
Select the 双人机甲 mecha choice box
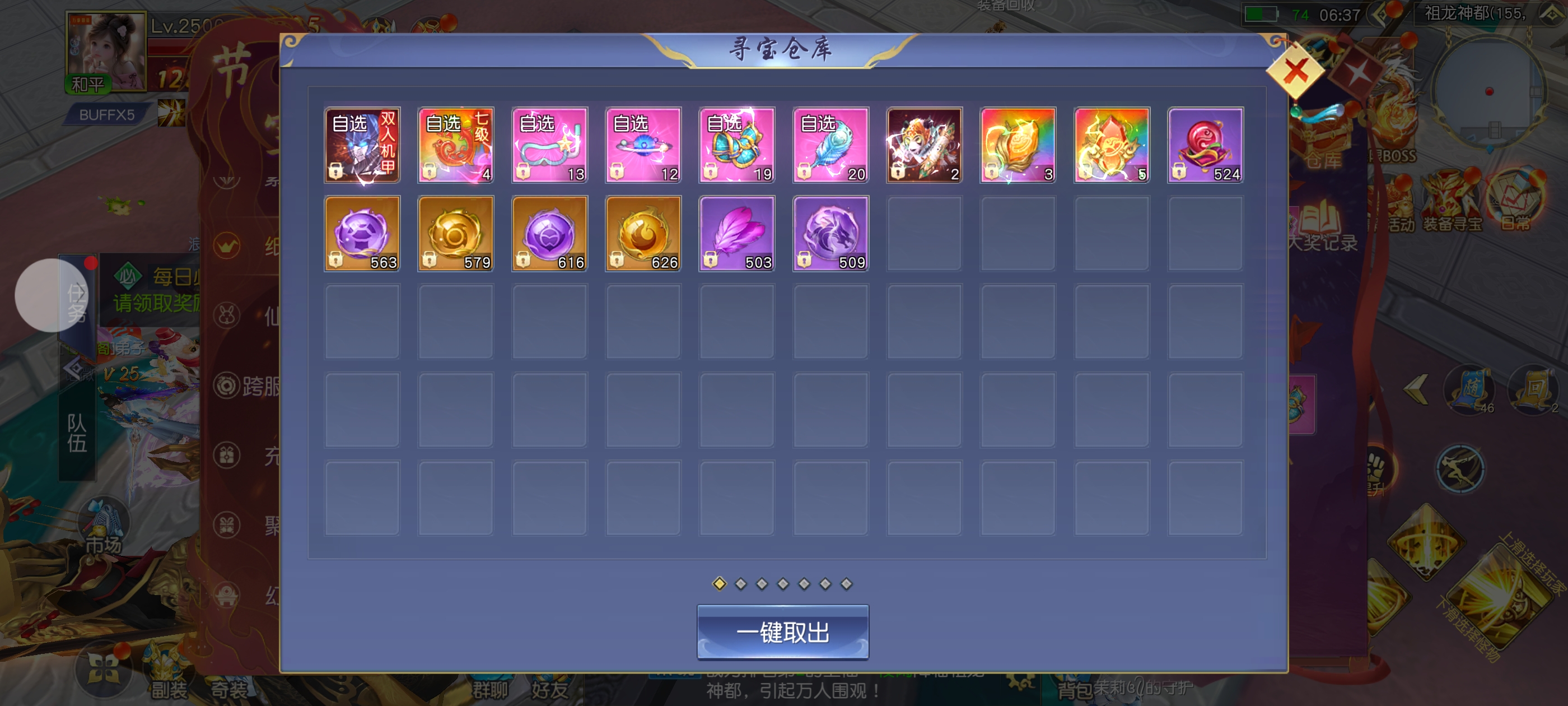362,146
